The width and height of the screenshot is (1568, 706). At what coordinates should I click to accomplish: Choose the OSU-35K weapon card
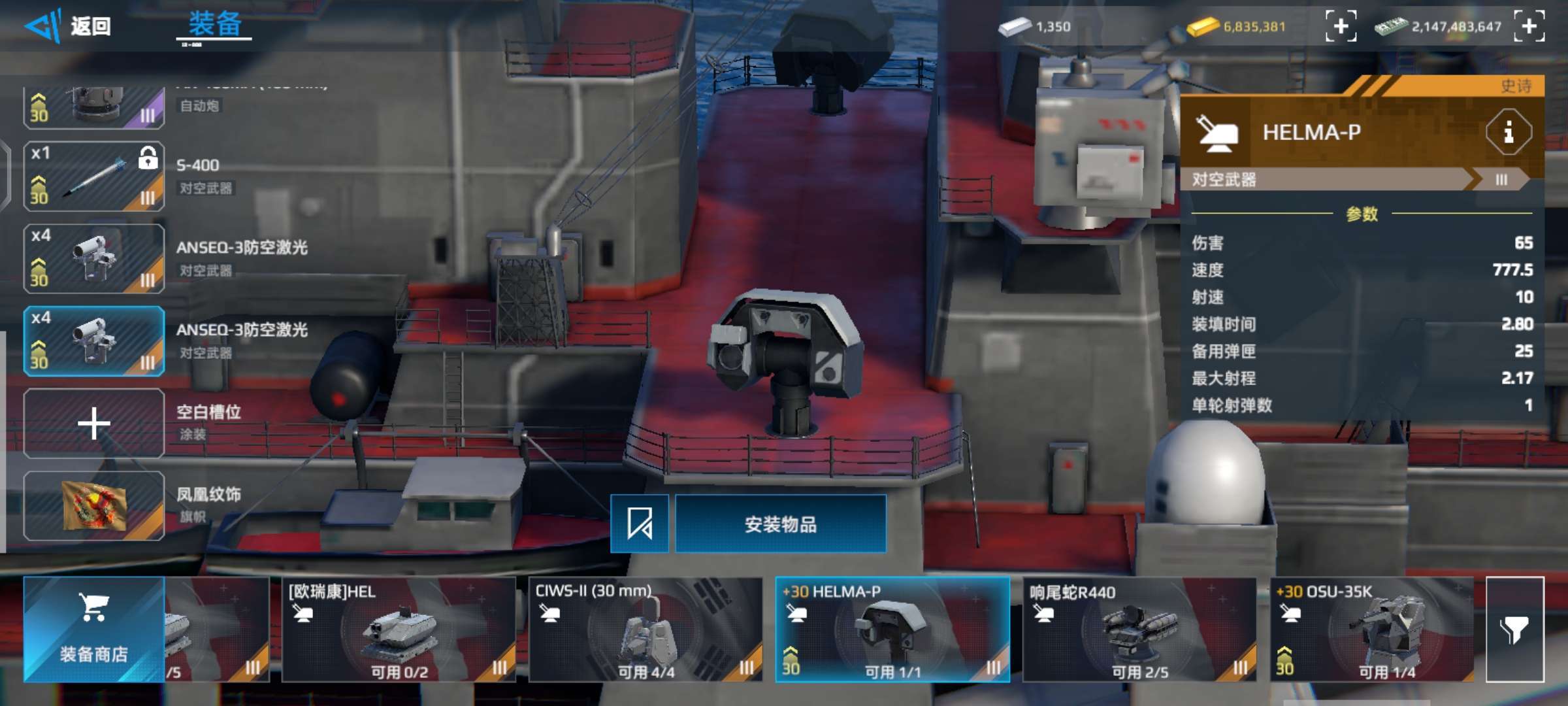(1371, 629)
